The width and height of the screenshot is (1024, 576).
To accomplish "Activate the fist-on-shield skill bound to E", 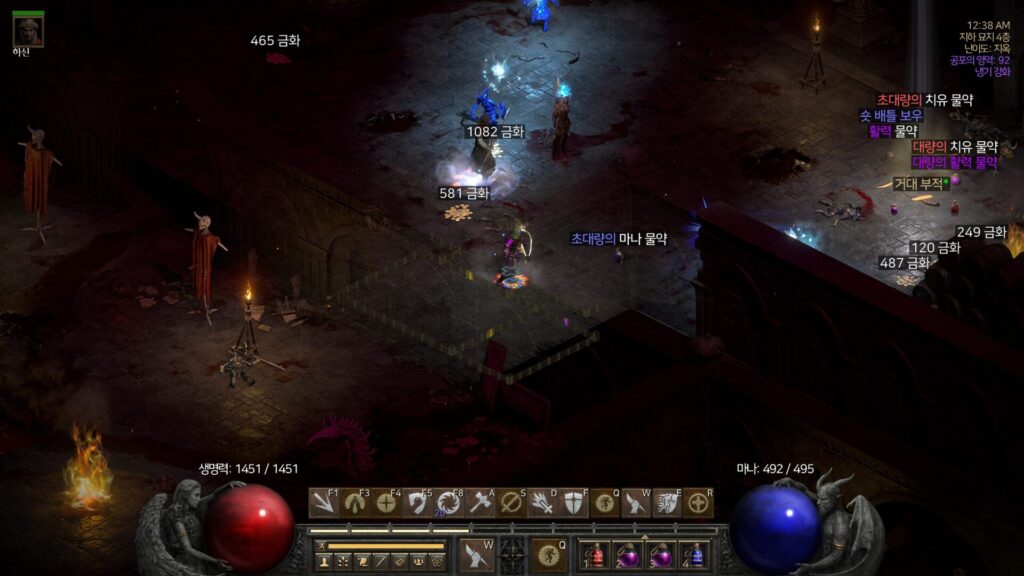I will 667,503.
